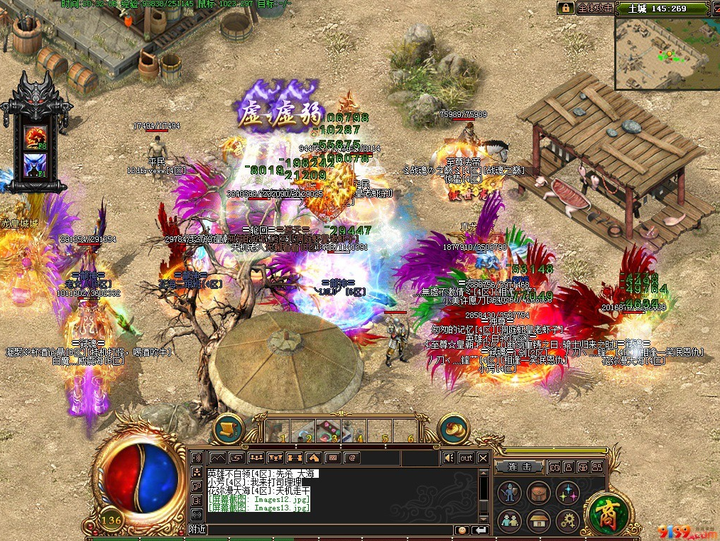Screen dimensions: 720x541
Task: Click the 连击 combo button
Action: point(520,466)
